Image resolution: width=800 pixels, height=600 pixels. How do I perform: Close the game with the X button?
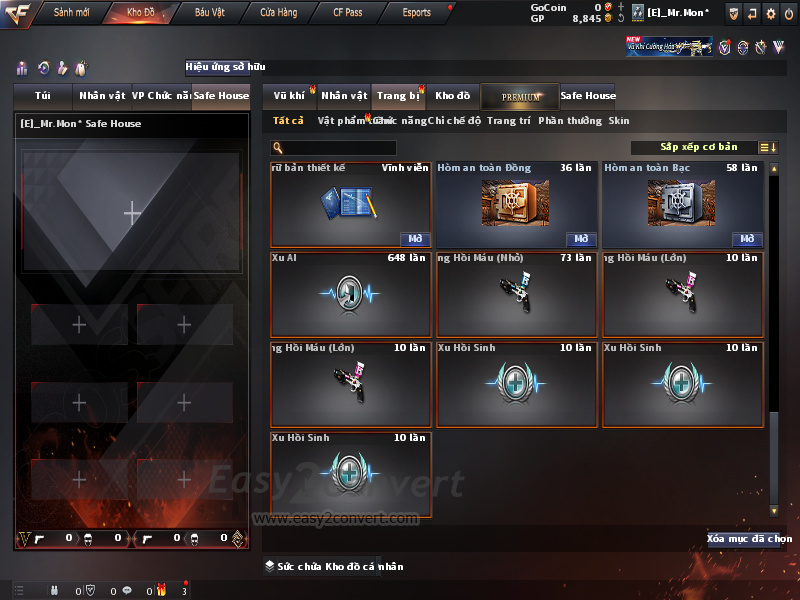tap(789, 13)
